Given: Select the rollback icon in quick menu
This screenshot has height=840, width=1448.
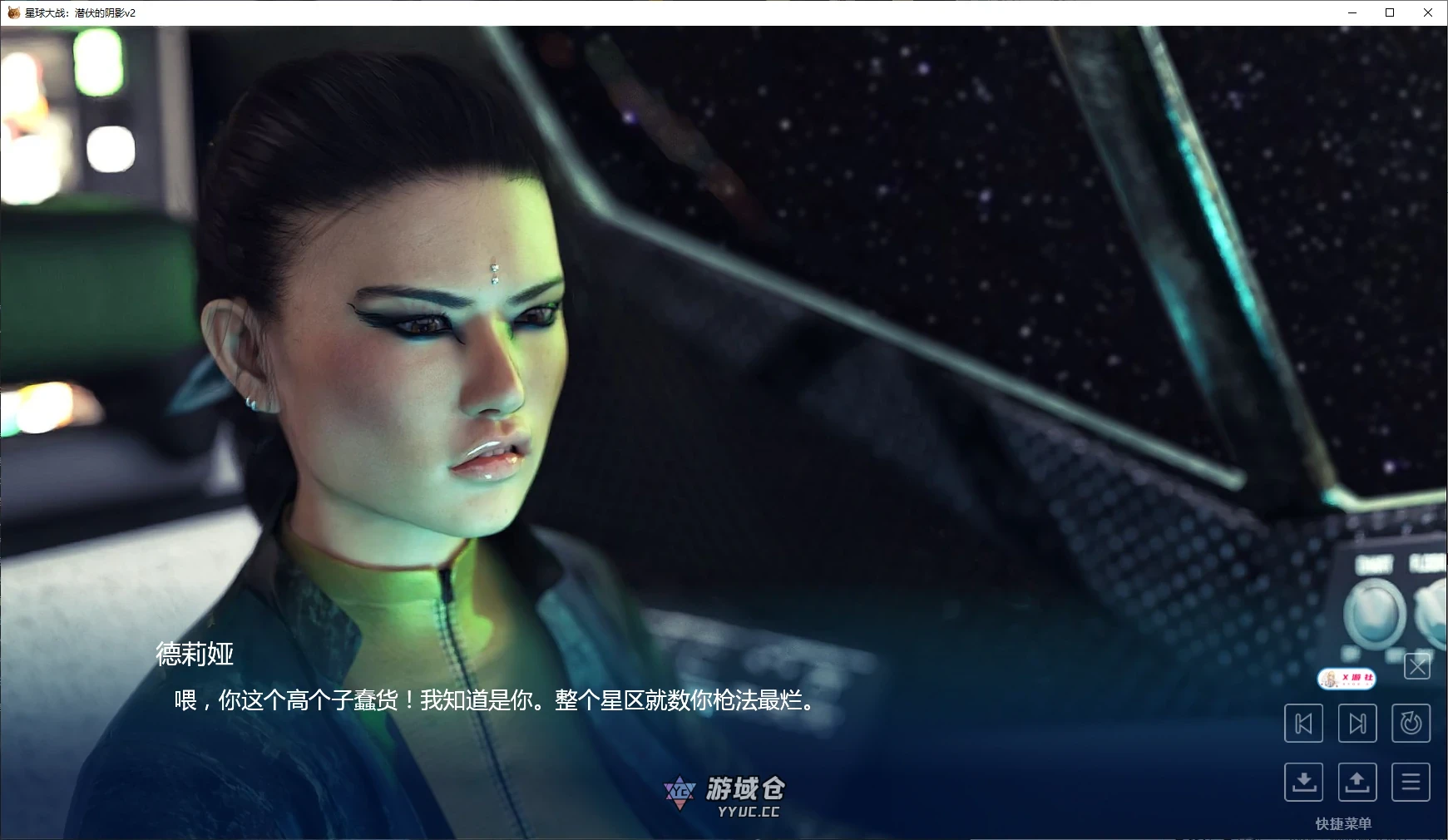Looking at the screenshot, I should click(x=1304, y=724).
